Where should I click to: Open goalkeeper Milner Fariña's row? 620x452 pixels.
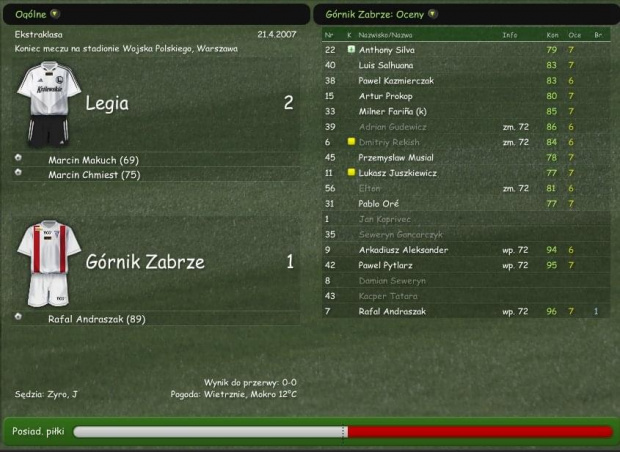393,111
